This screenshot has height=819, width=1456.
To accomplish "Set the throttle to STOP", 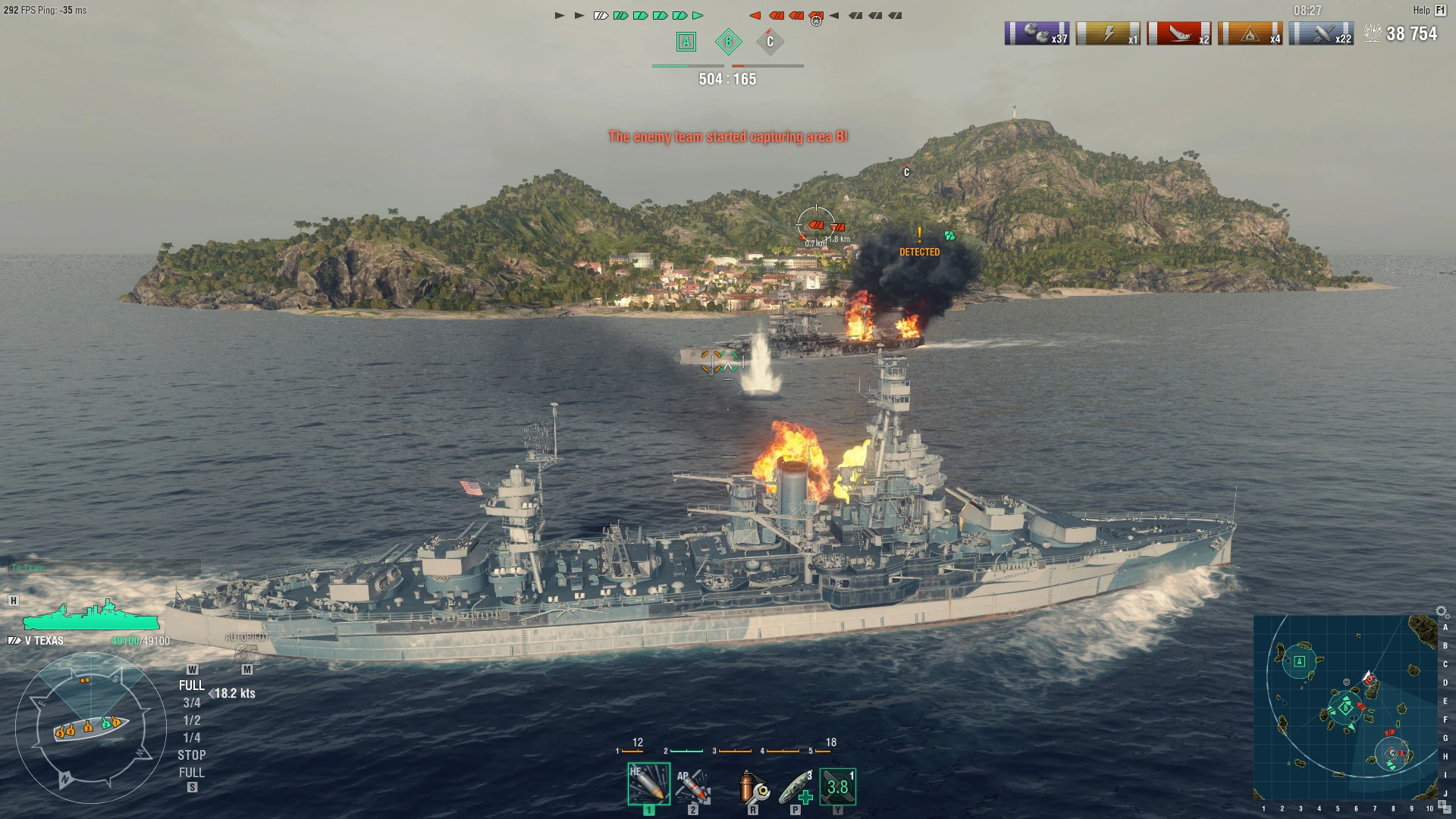I will (x=192, y=755).
